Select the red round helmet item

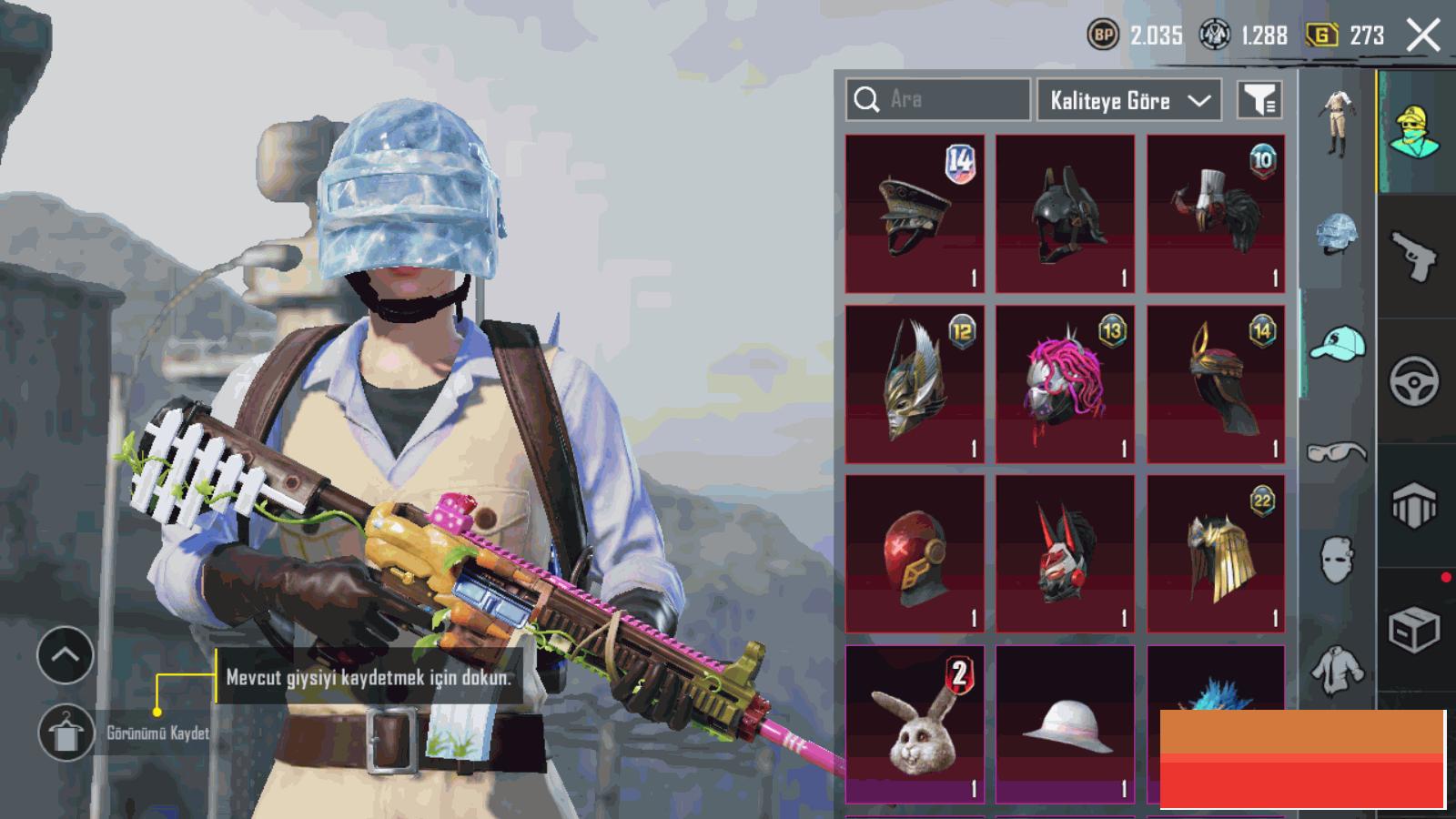tap(915, 553)
